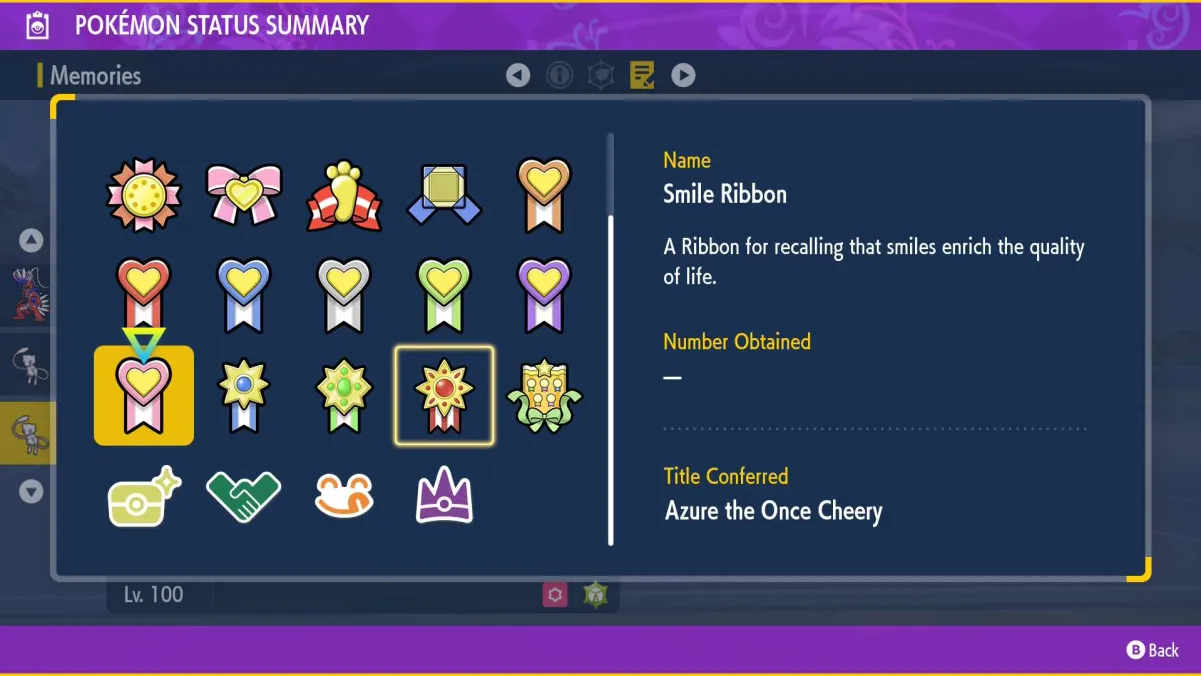Show the next Pokémon with down arrow

click(x=31, y=491)
